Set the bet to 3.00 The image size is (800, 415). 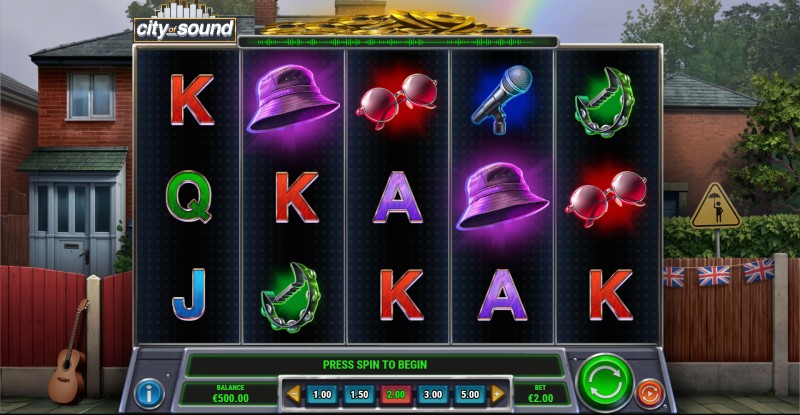tap(434, 395)
